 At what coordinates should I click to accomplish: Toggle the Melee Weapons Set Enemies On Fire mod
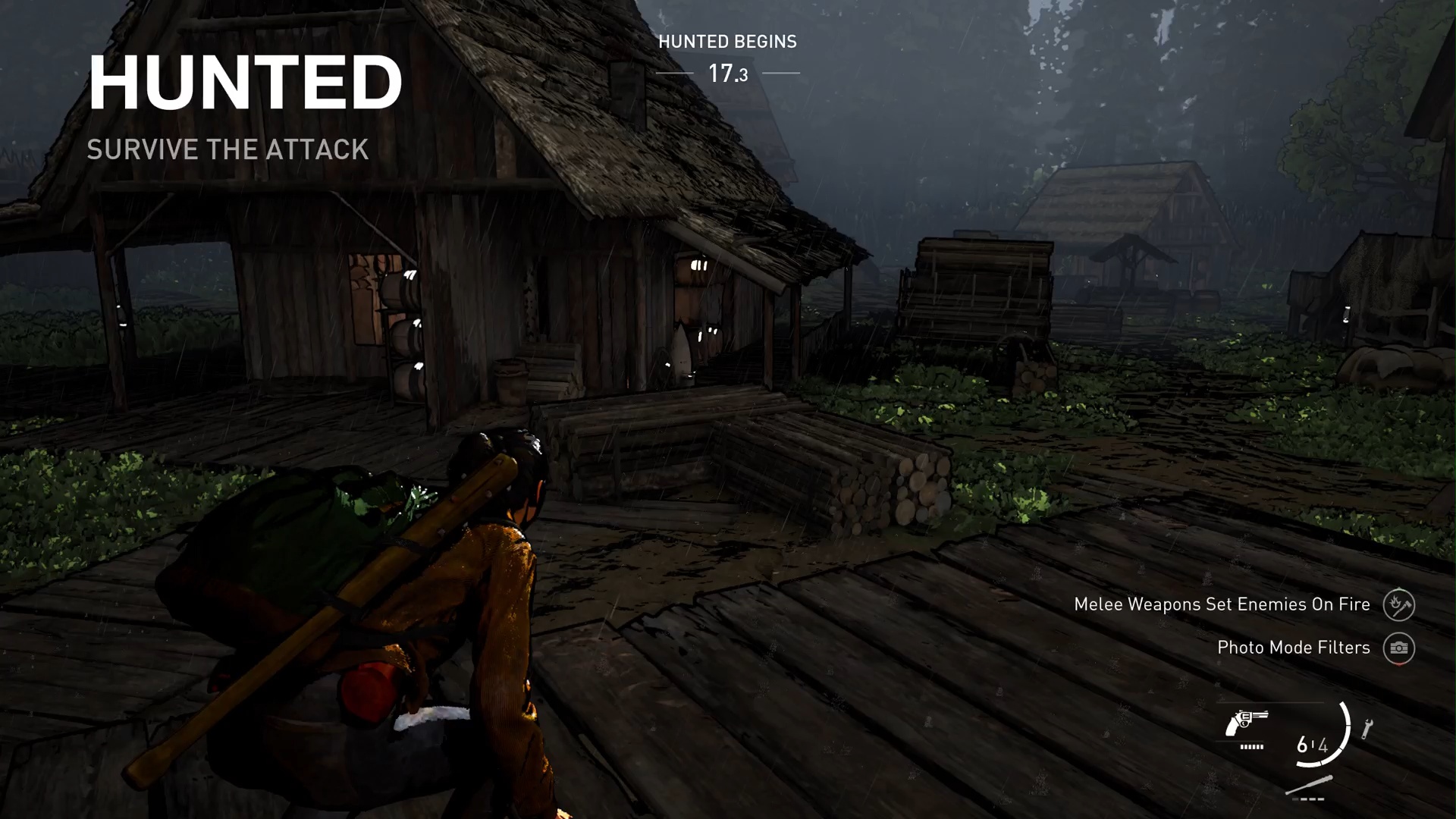(x=1399, y=604)
